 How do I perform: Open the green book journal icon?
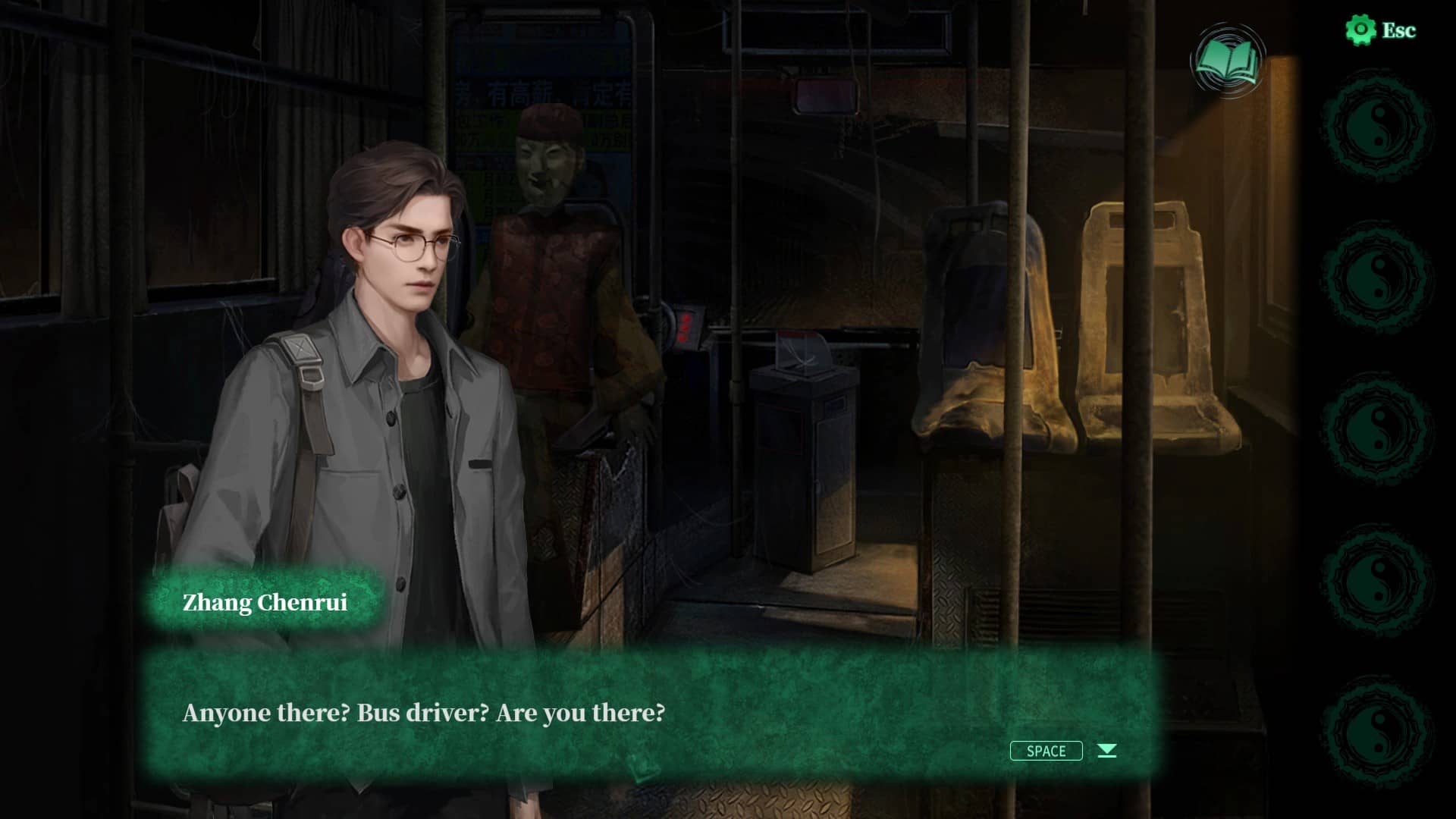click(x=1227, y=62)
